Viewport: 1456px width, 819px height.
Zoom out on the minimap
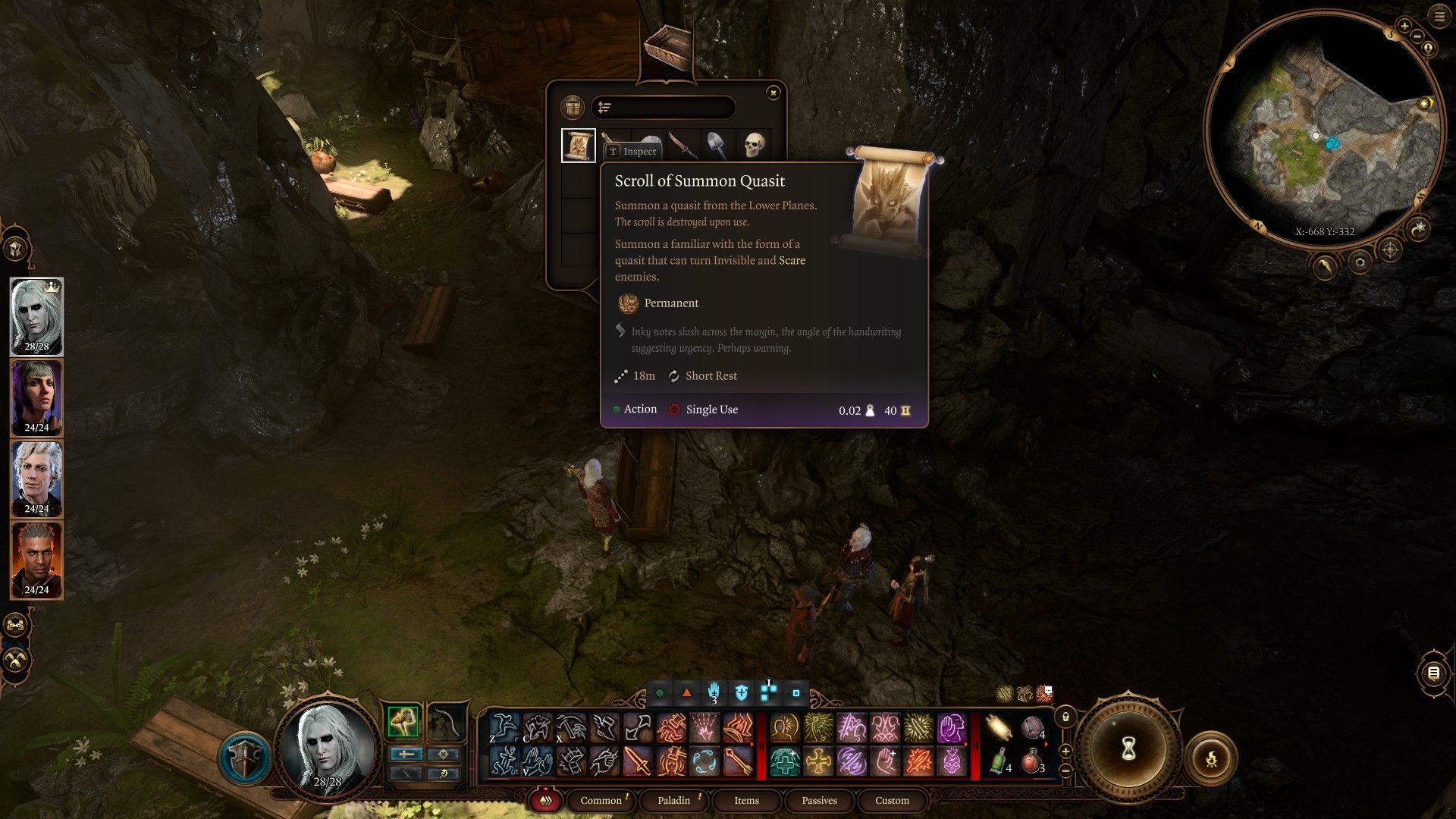click(1417, 36)
